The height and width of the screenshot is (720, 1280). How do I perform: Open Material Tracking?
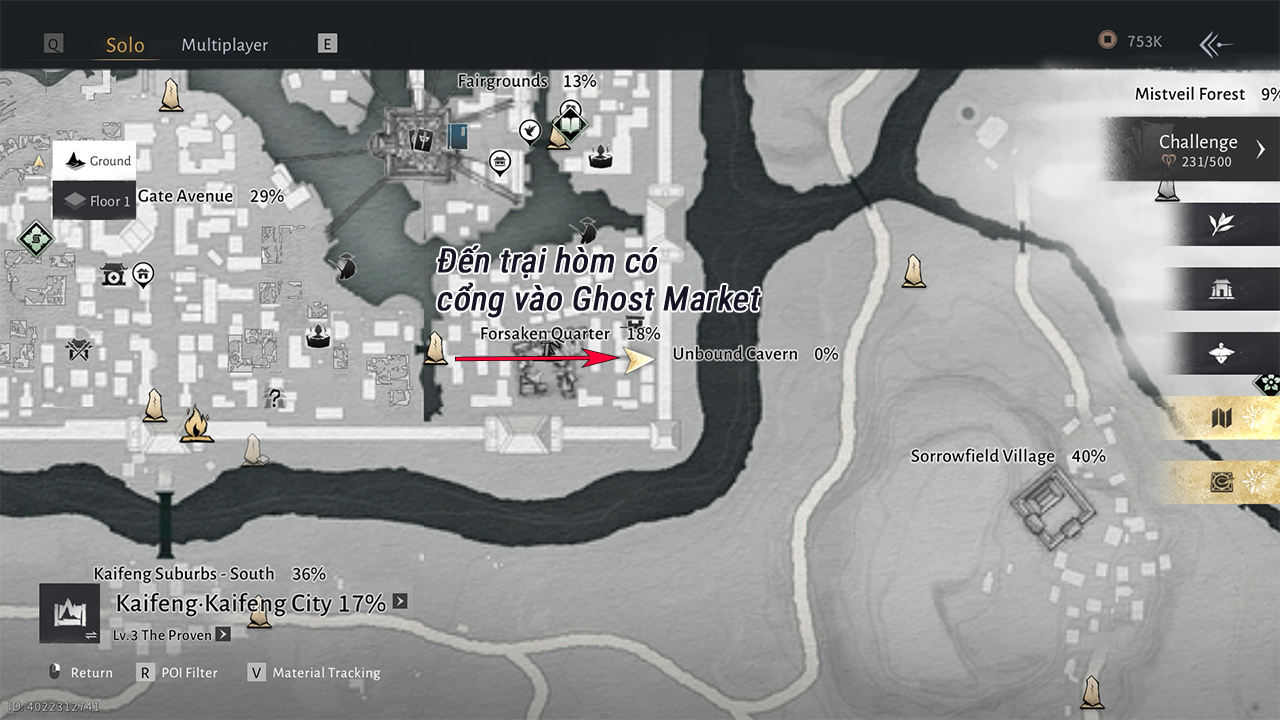tap(314, 673)
